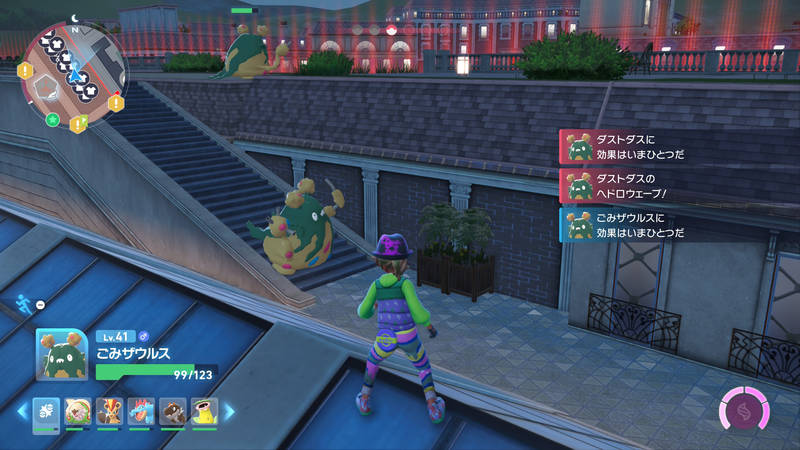Select the Pyroar party slot

pyautogui.click(x=109, y=411)
